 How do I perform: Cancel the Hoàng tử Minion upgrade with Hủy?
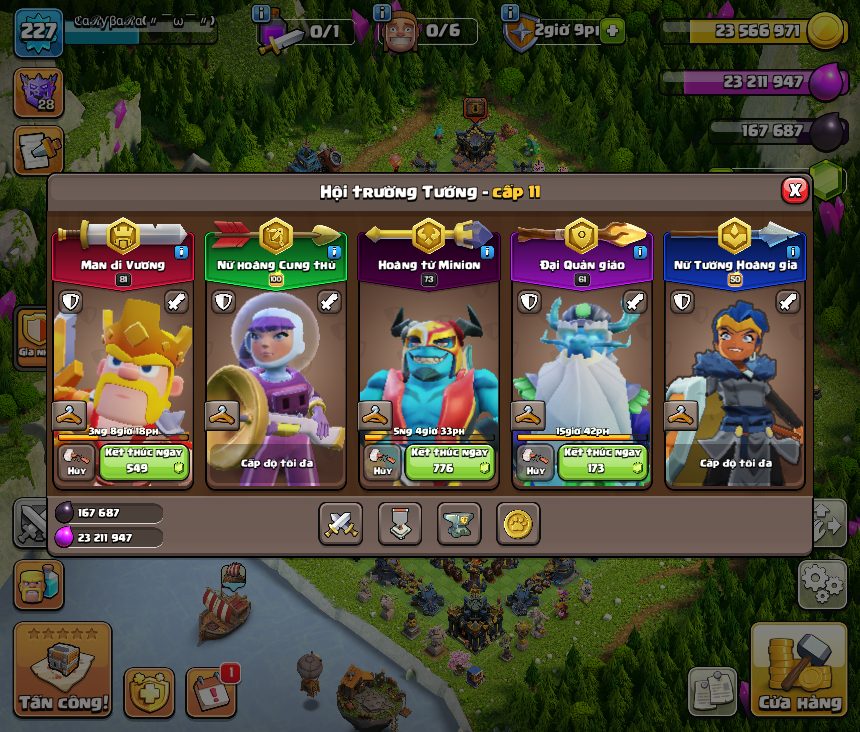pos(382,462)
